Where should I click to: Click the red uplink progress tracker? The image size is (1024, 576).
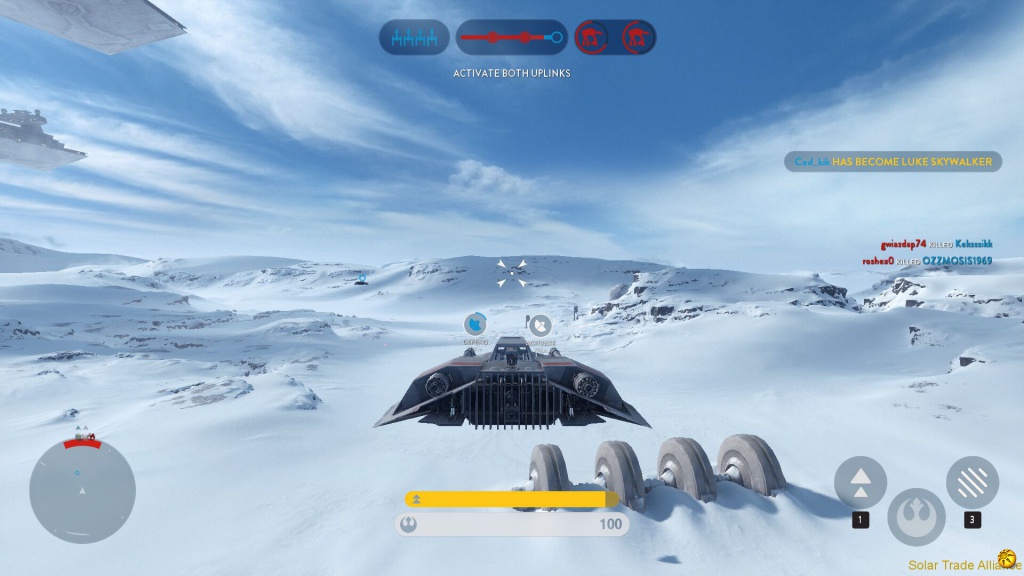[512, 38]
